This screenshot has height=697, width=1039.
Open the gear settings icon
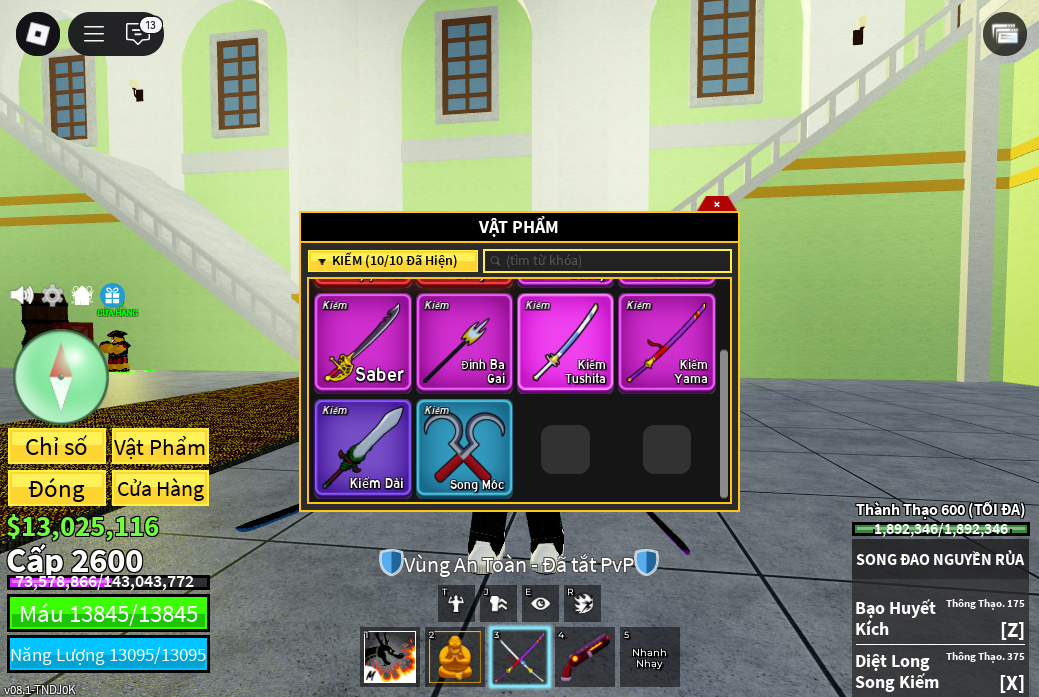tap(52, 295)
